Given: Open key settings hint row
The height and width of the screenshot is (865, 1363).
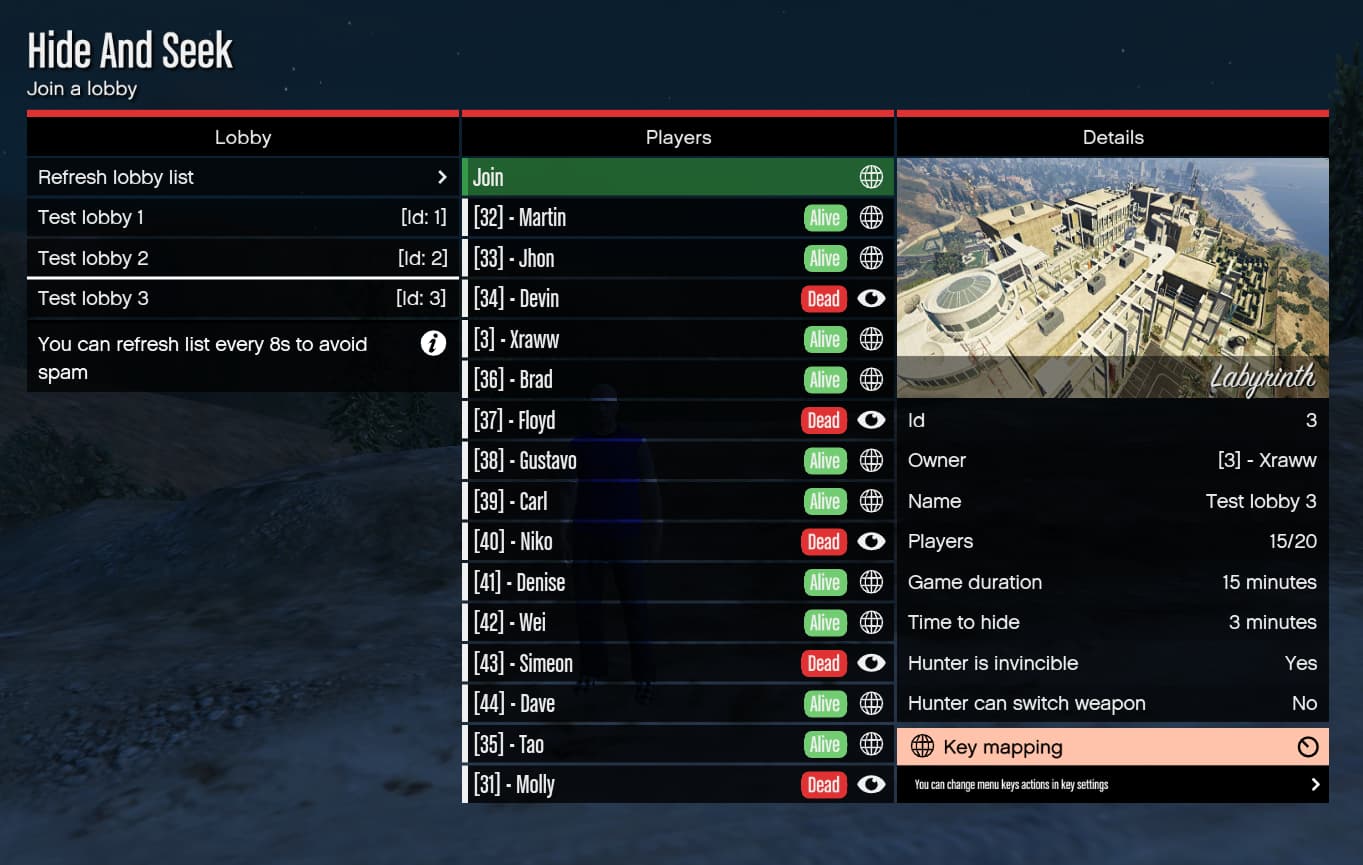Looking at the screenshot, I should (1112, 785).
